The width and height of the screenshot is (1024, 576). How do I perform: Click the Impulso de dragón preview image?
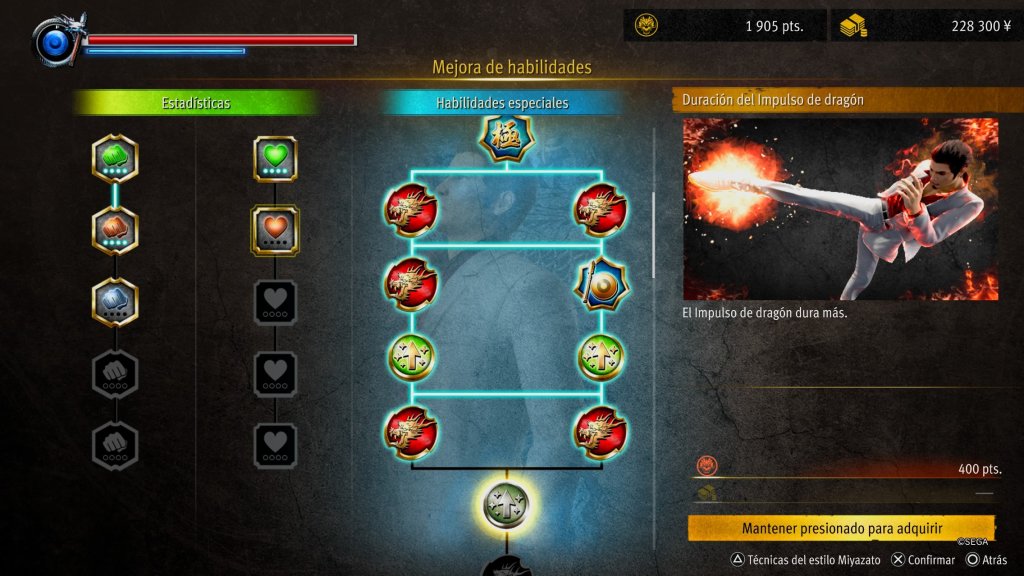[x=840, y=209]
